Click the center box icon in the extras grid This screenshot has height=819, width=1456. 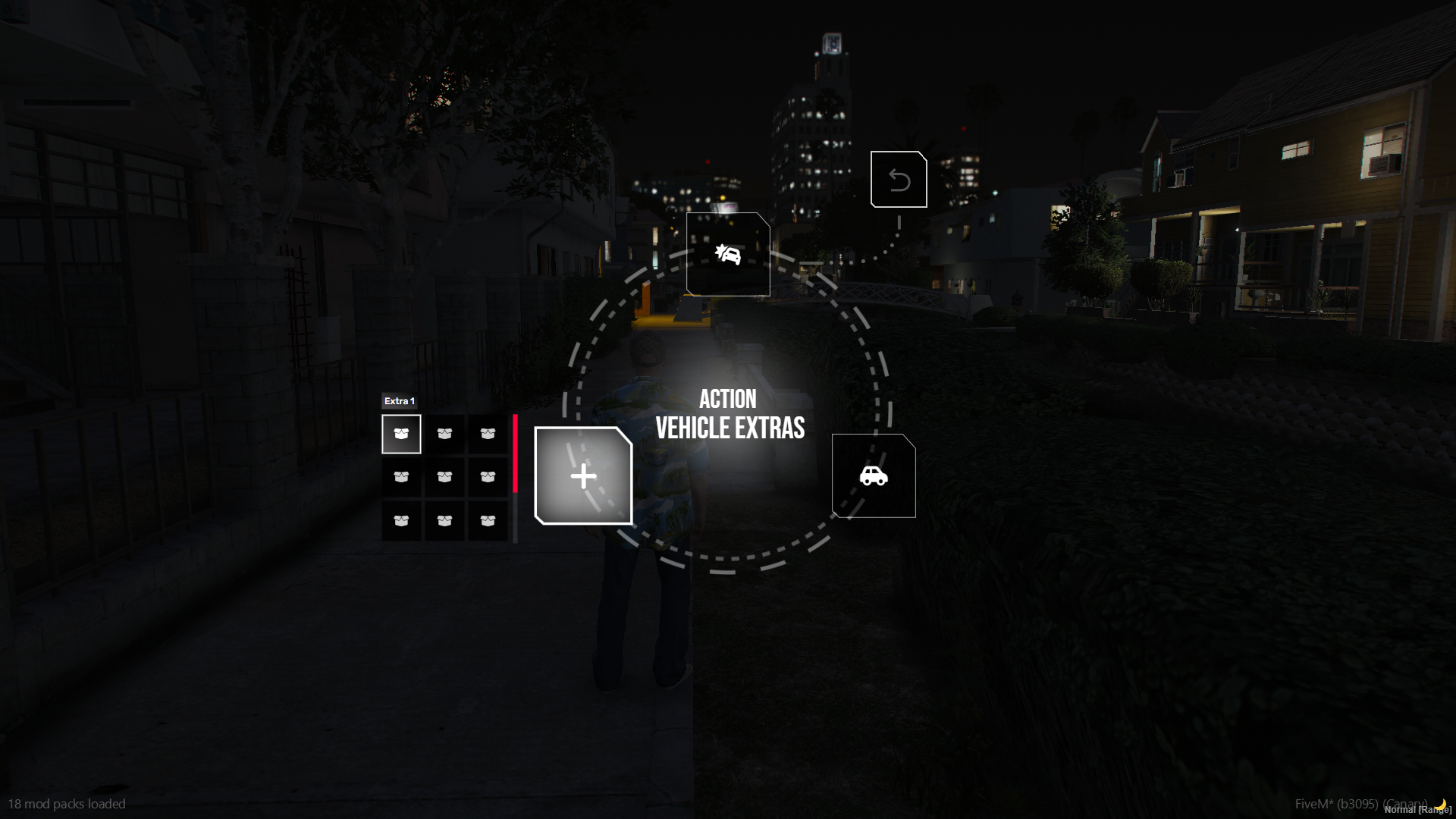pyautogui.click(x=444, y=476)
